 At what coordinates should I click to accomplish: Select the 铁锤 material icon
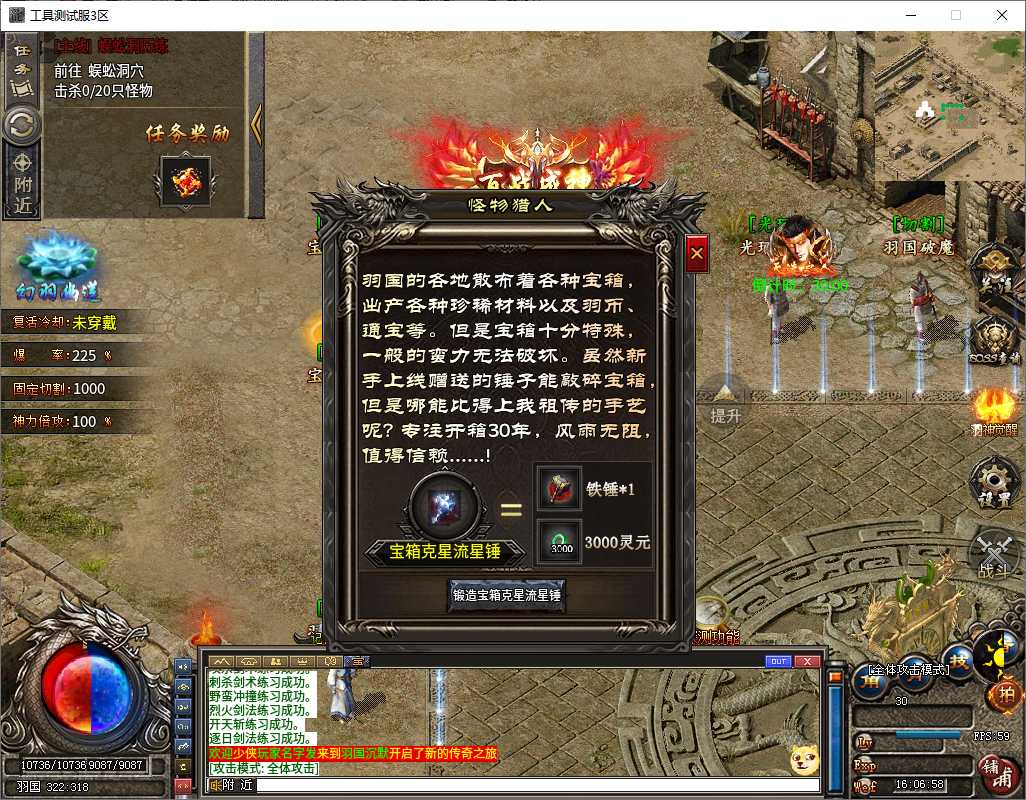558,488
